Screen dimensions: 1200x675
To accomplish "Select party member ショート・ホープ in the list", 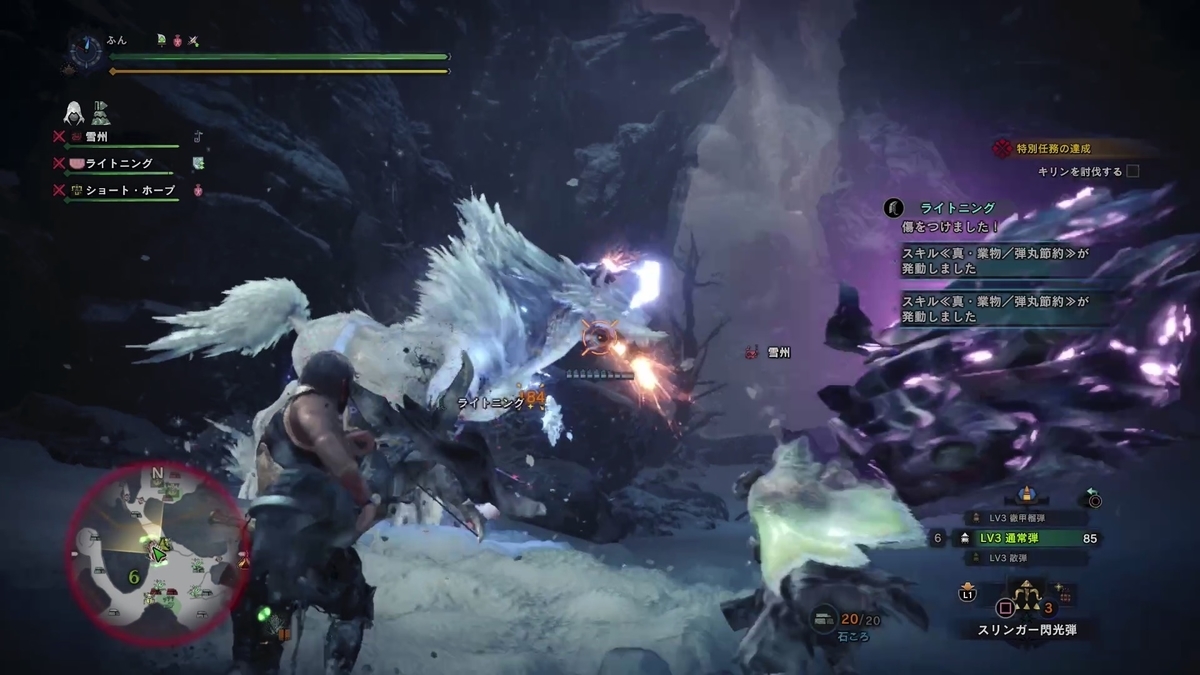I will tap(128, 189).
